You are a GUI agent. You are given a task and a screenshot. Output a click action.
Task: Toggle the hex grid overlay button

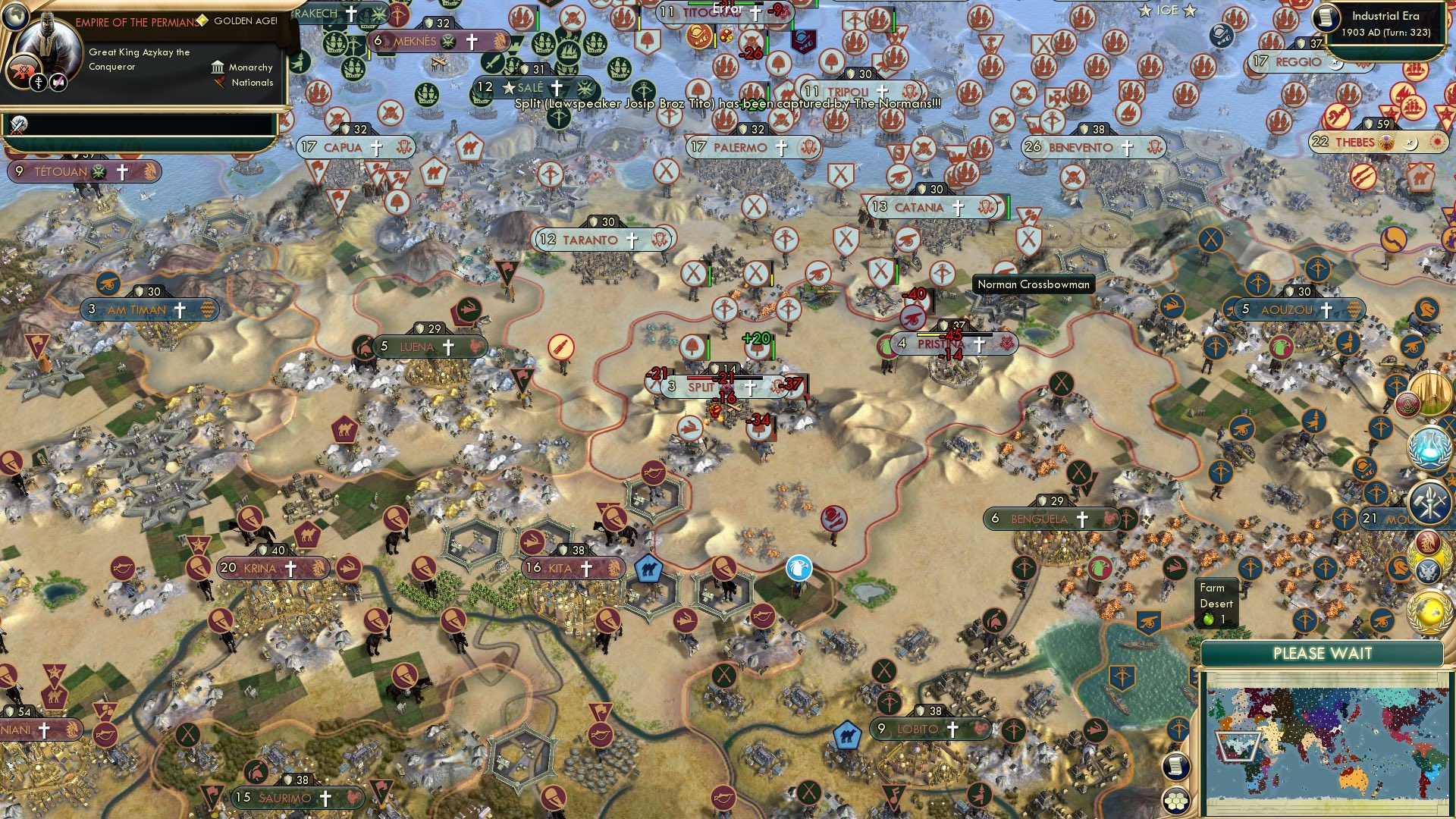point(1177,801)
